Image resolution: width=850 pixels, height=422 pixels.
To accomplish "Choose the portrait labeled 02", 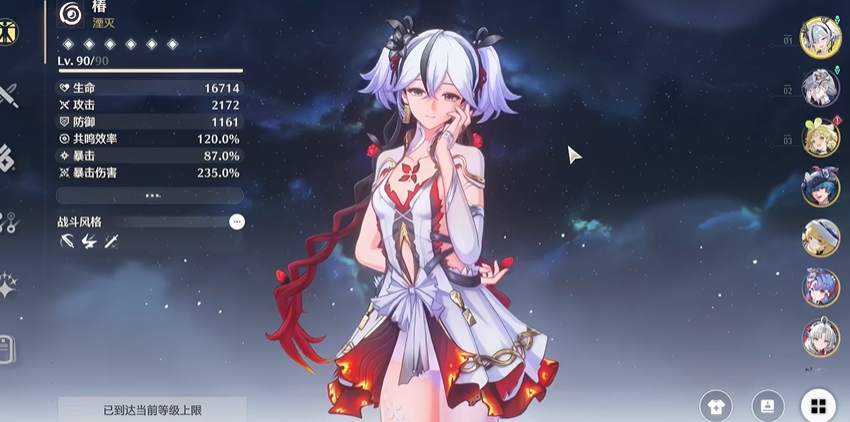I will 821,87.
